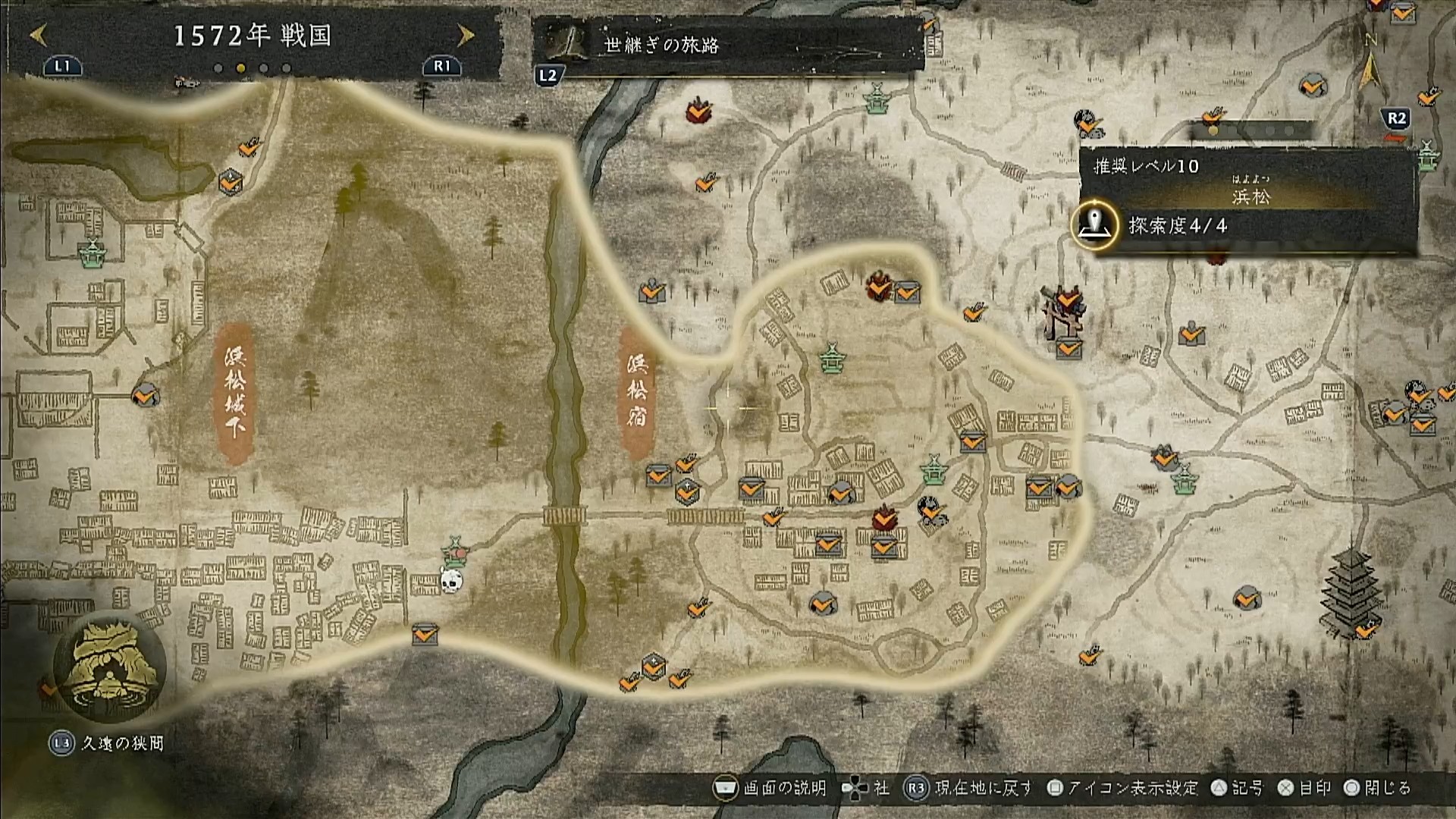This screenshot has width=1456, height=819.
Task: Switch to the next era with the right arrow
Action: pyautogui.click(x=466, y=35)
